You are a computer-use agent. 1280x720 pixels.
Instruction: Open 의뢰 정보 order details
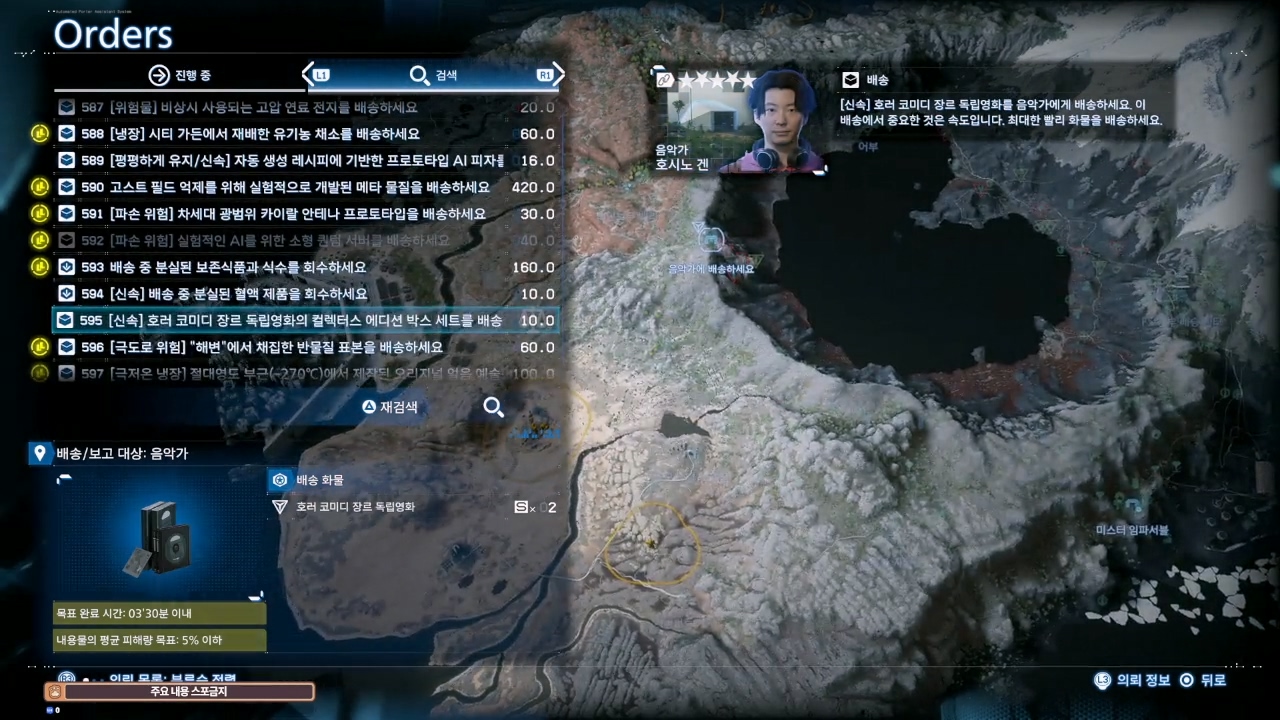pyautogui.click(x=1133, y=680)
